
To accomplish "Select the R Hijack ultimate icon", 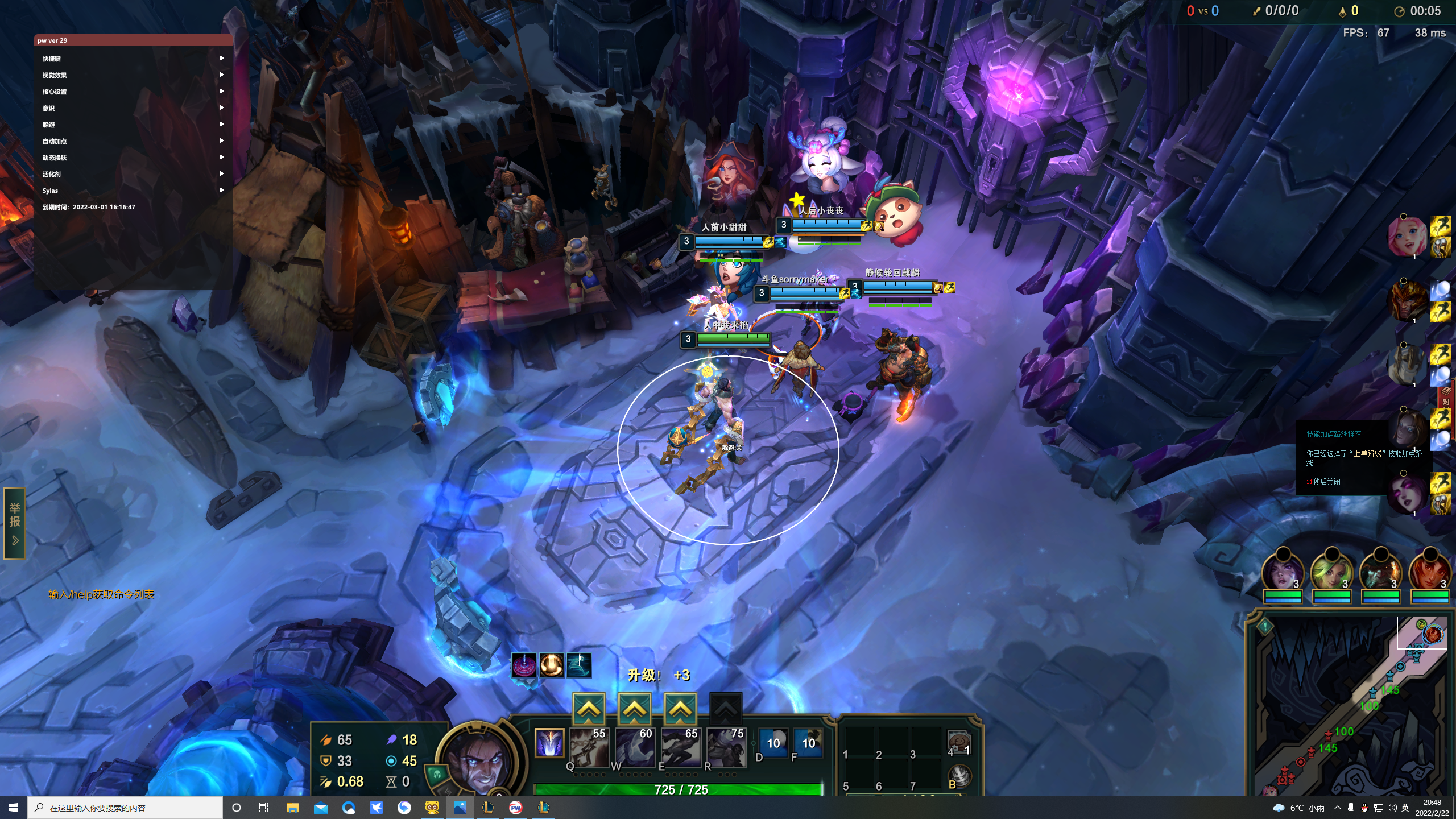I will click(726, 747).
